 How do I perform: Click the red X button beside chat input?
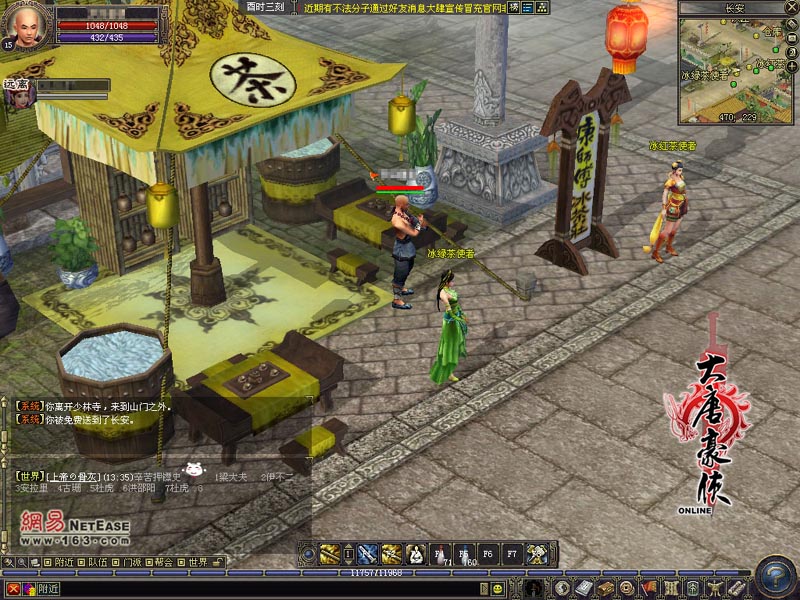tap(12, 589)
